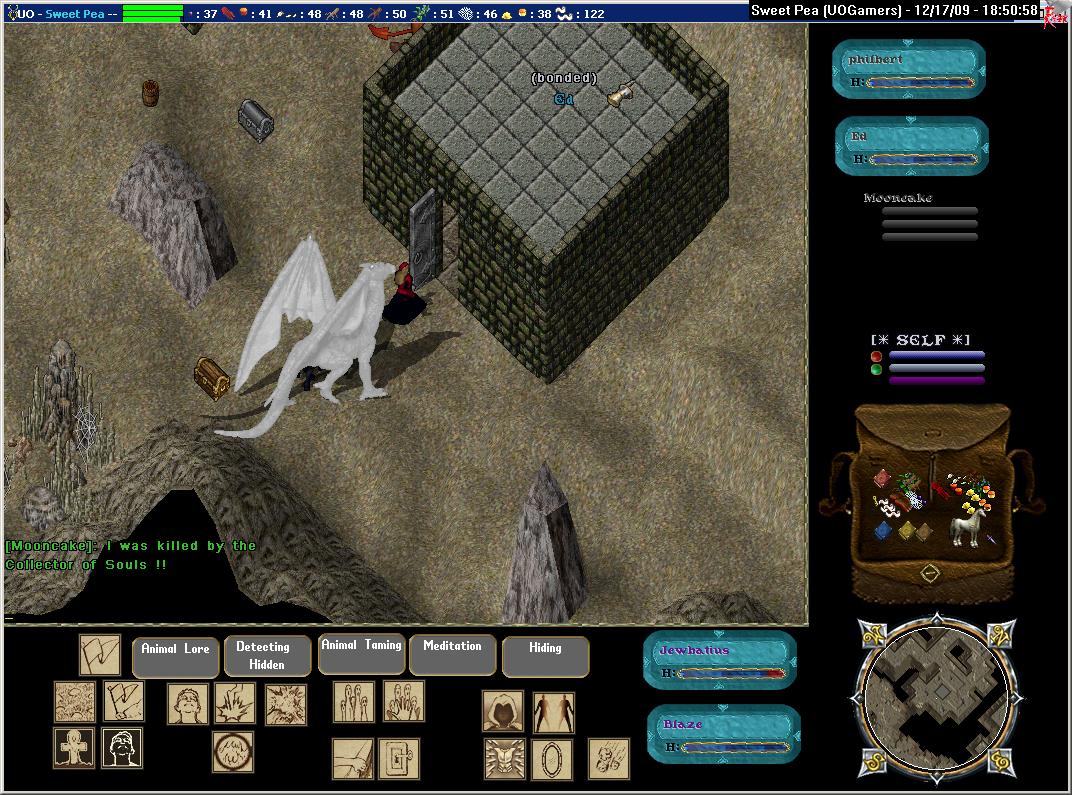Cast the oval mirror spell icon
The height and width of the screenshot is (795, 1072).
click(552, 759)
